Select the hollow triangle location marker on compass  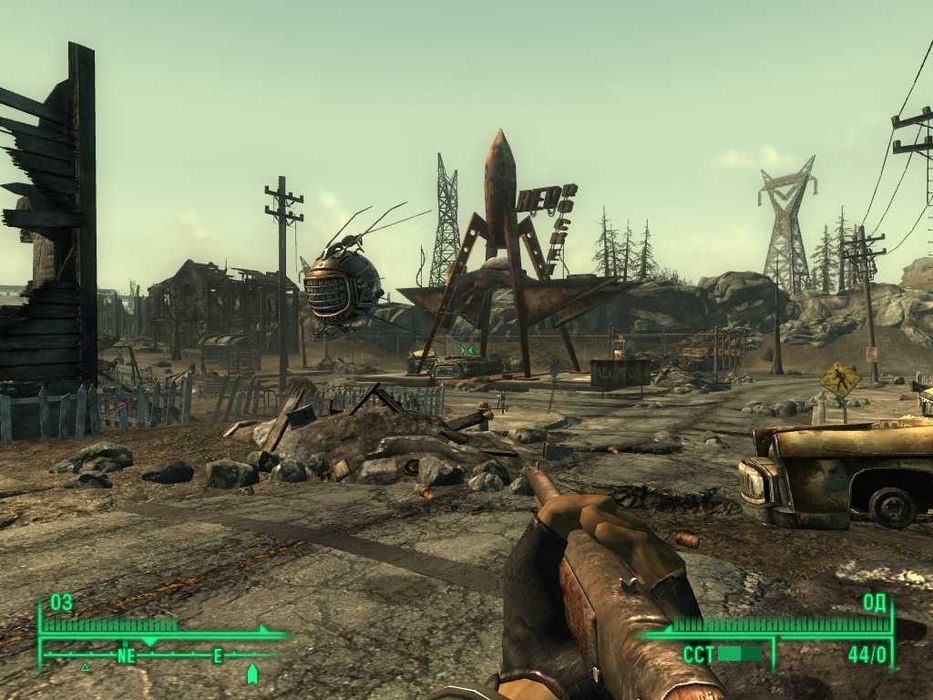(x=85, y=666)
